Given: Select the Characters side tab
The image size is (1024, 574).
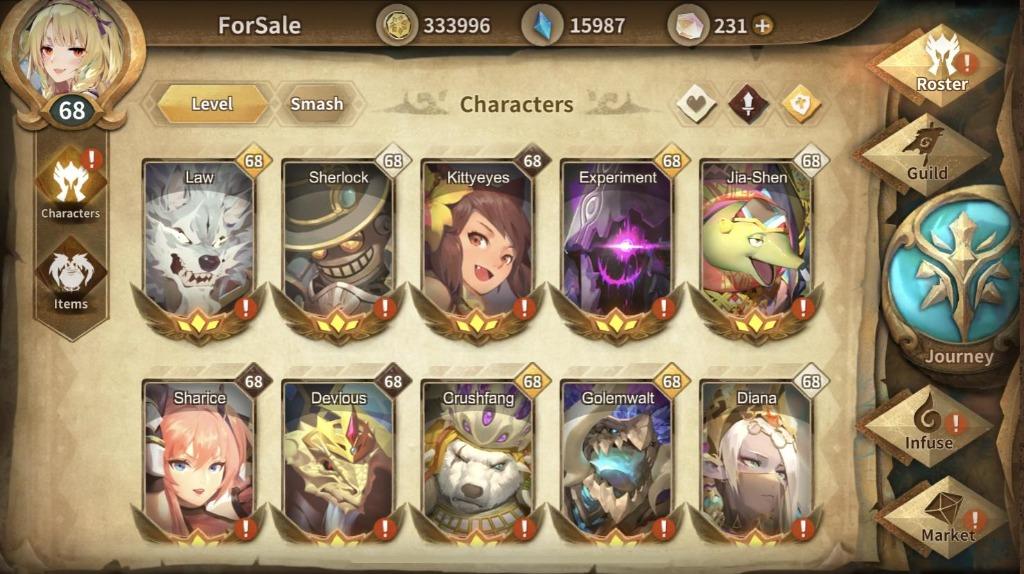Looking at the screenshot, I should tap(70, 185).
